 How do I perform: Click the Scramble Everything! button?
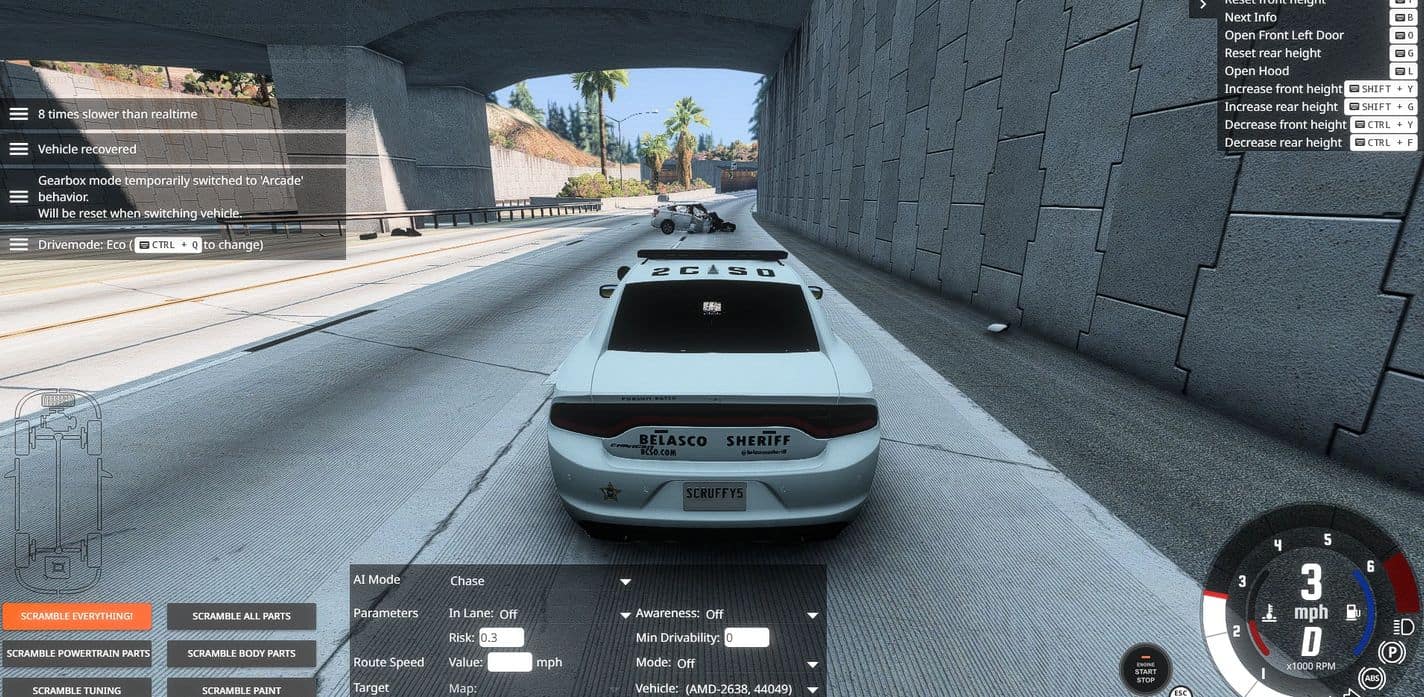(77, 616)
